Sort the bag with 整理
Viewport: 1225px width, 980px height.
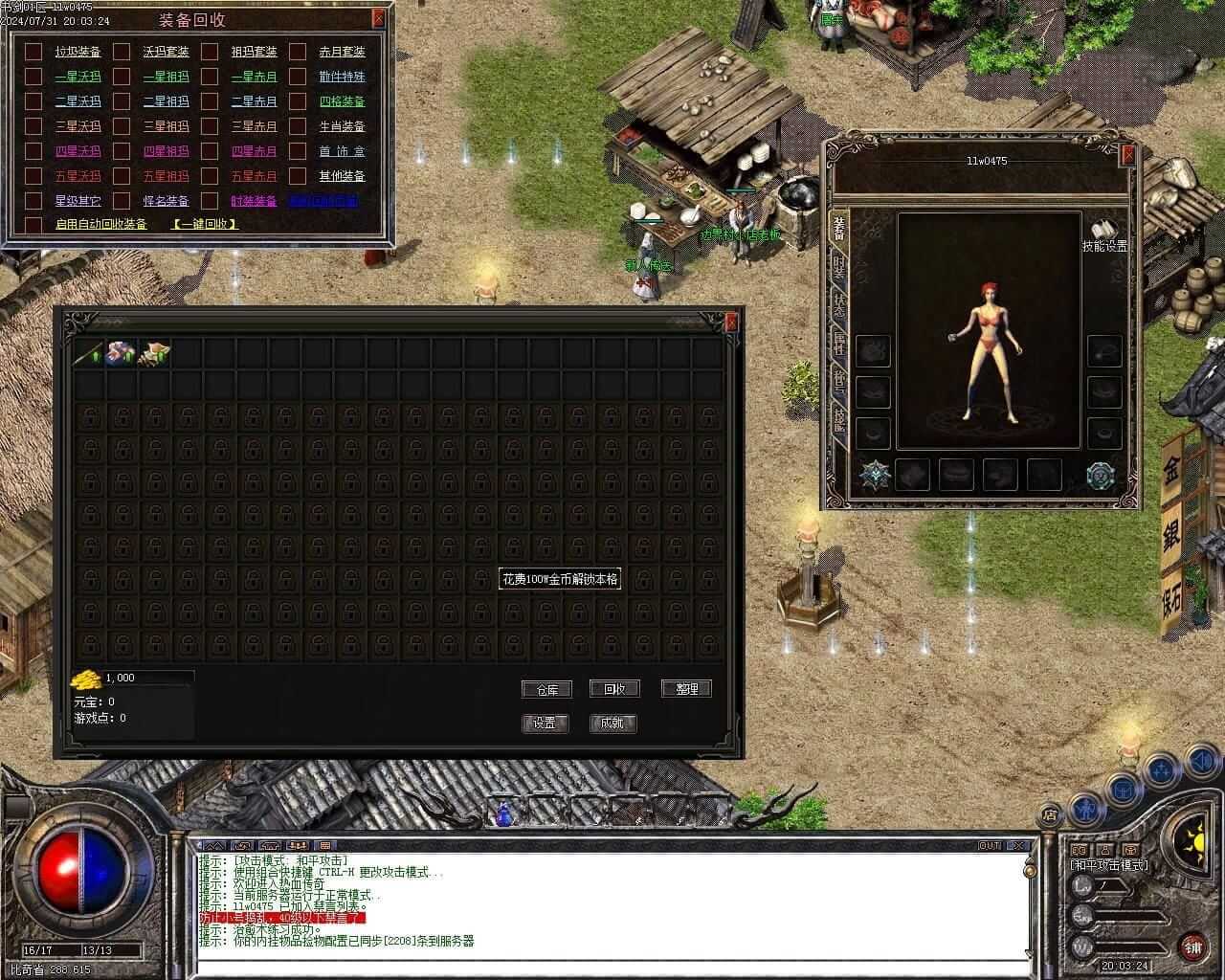[x=686, y=689]
